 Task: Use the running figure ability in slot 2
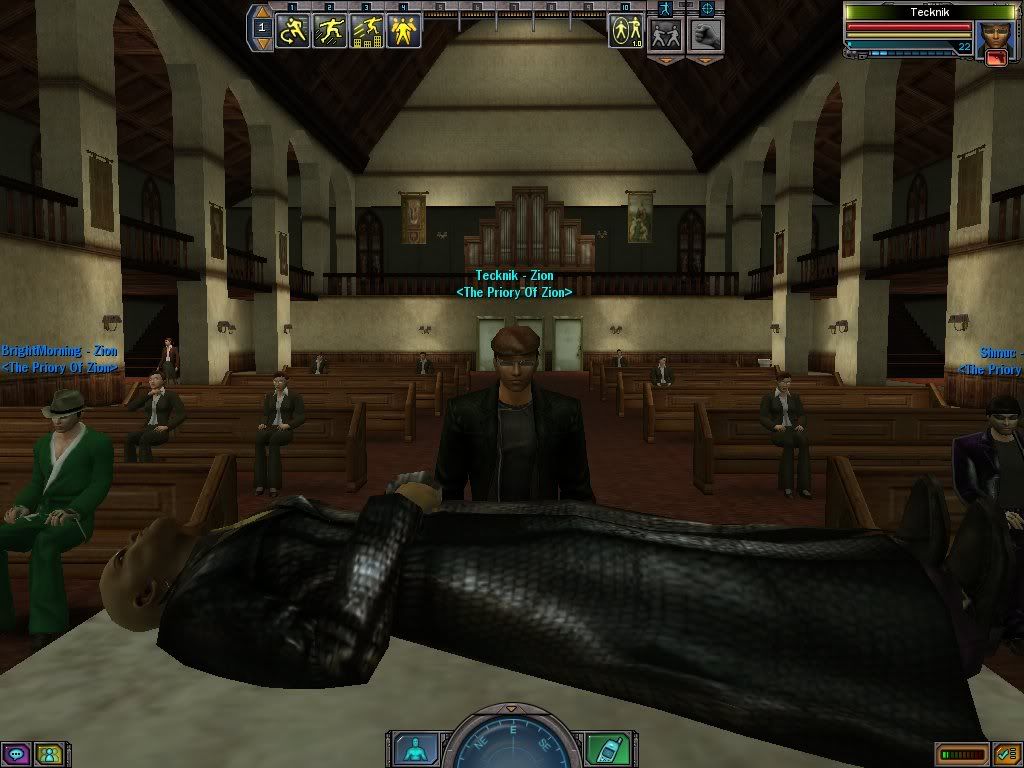330,31
